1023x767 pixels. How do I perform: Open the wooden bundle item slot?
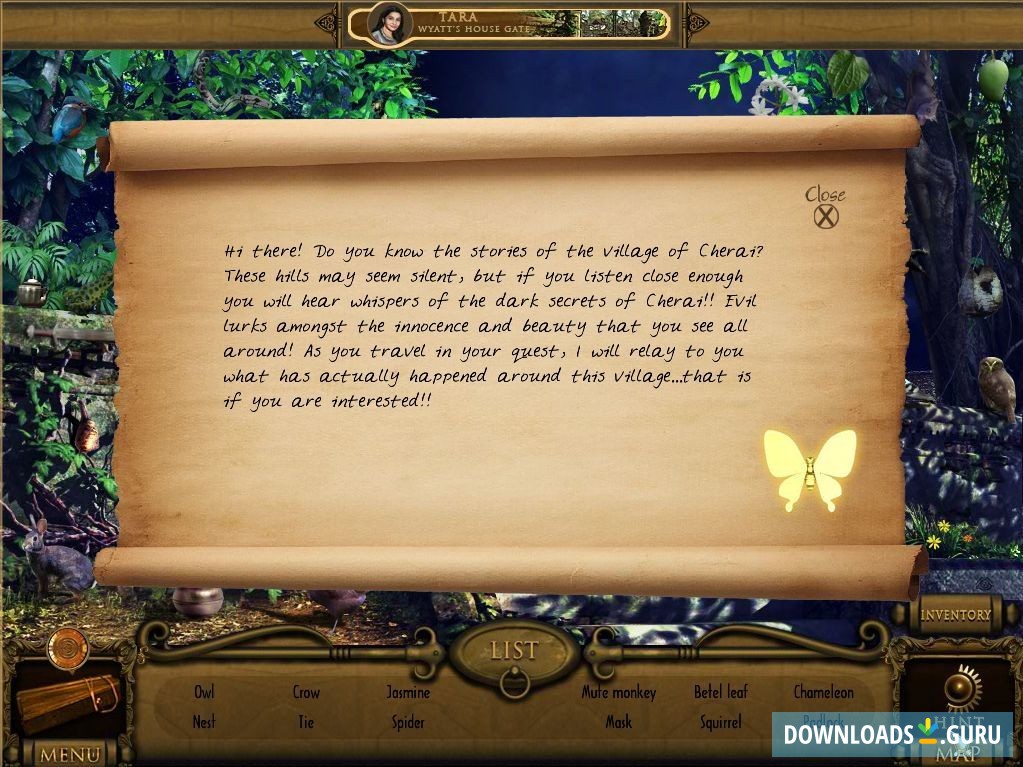(68, 700)
